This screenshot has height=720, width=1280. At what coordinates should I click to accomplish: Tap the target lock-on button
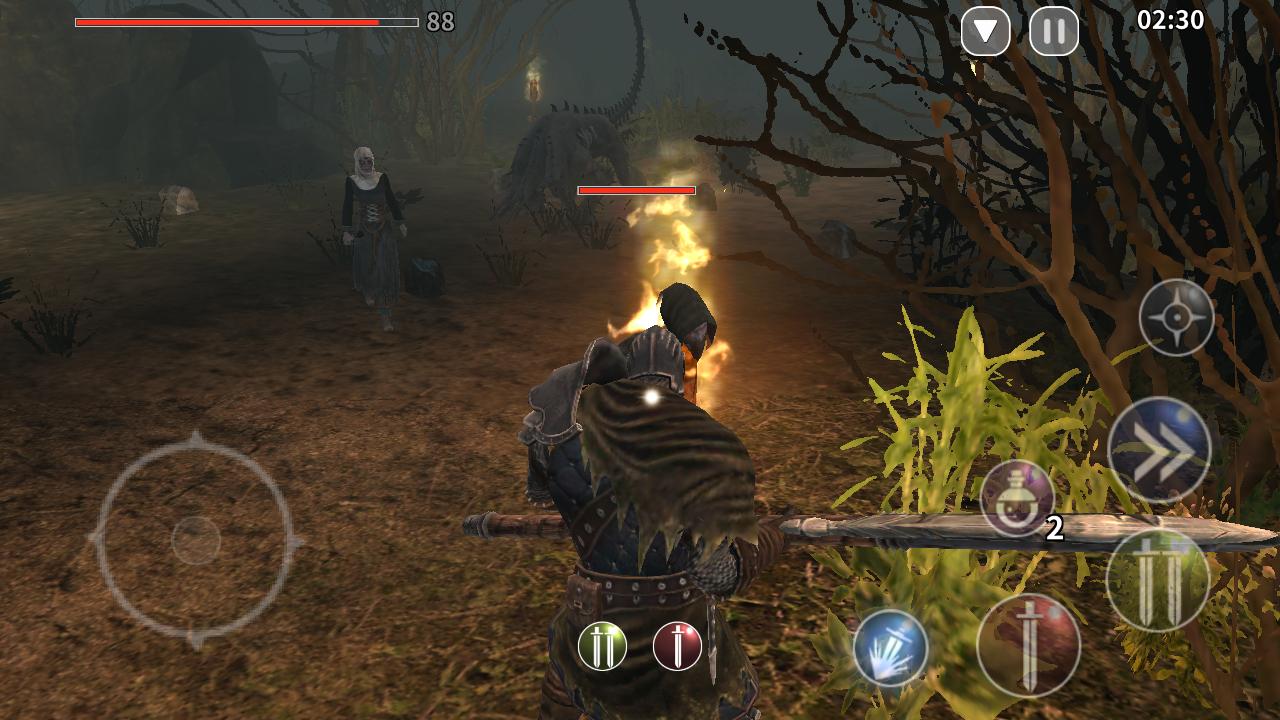(1176, 318)
